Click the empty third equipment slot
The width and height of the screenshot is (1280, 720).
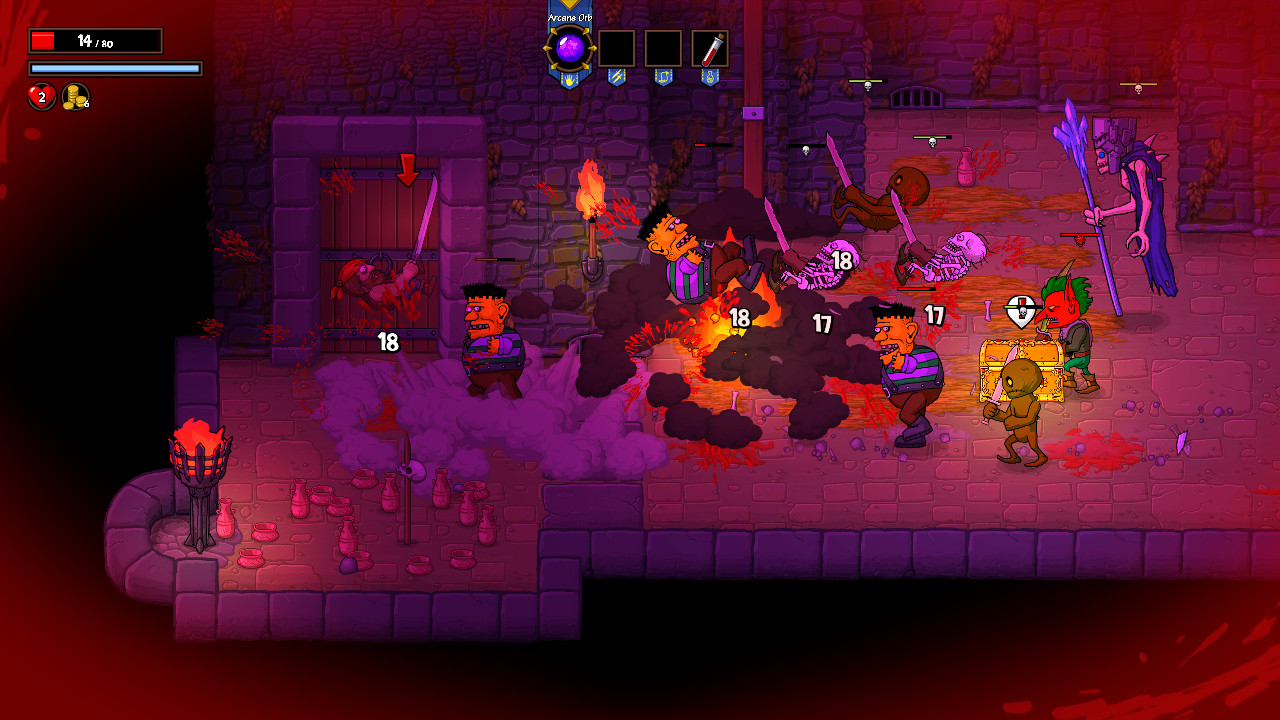(663, 48)
